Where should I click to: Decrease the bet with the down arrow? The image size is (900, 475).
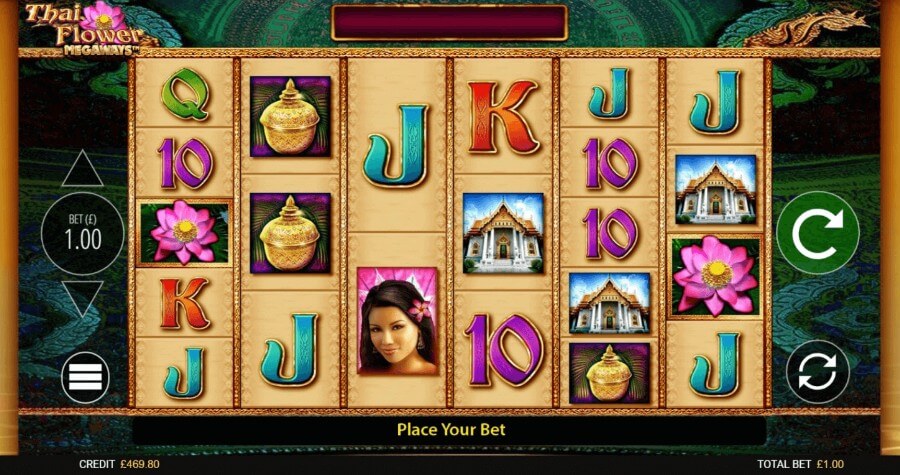(82, 298)
